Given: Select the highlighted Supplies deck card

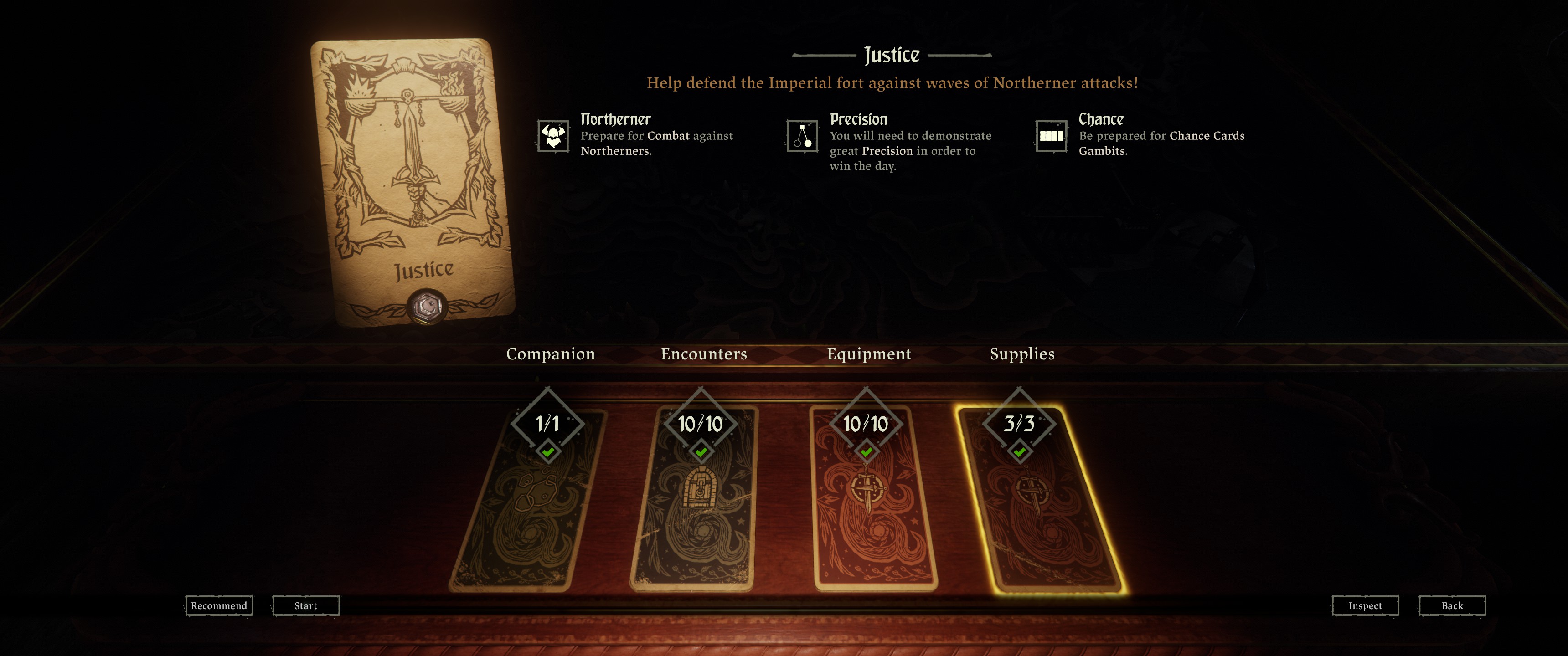Looking at the screenshot, I should click(x=1041, y=505).
